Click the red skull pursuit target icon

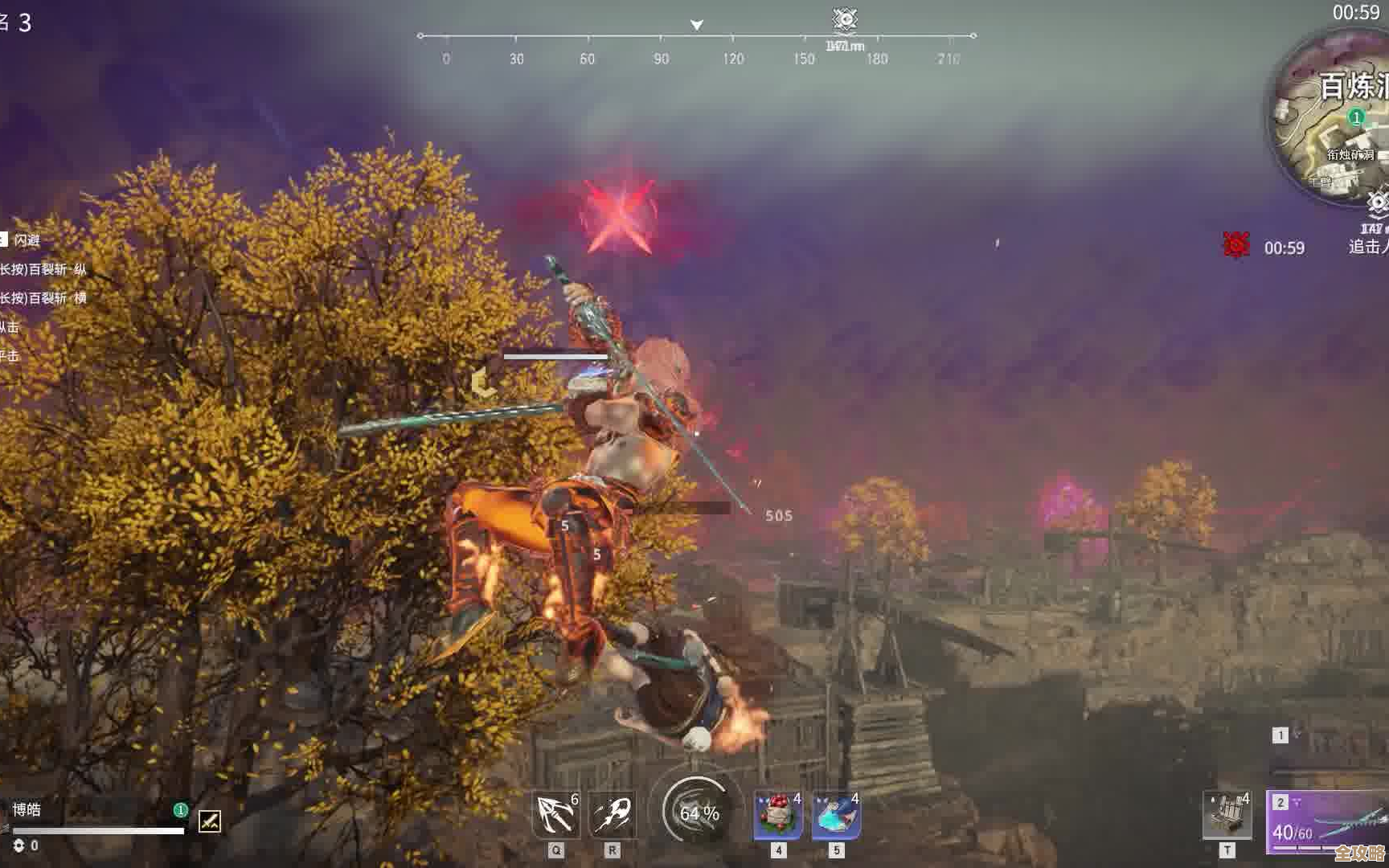coord(1236,245)
